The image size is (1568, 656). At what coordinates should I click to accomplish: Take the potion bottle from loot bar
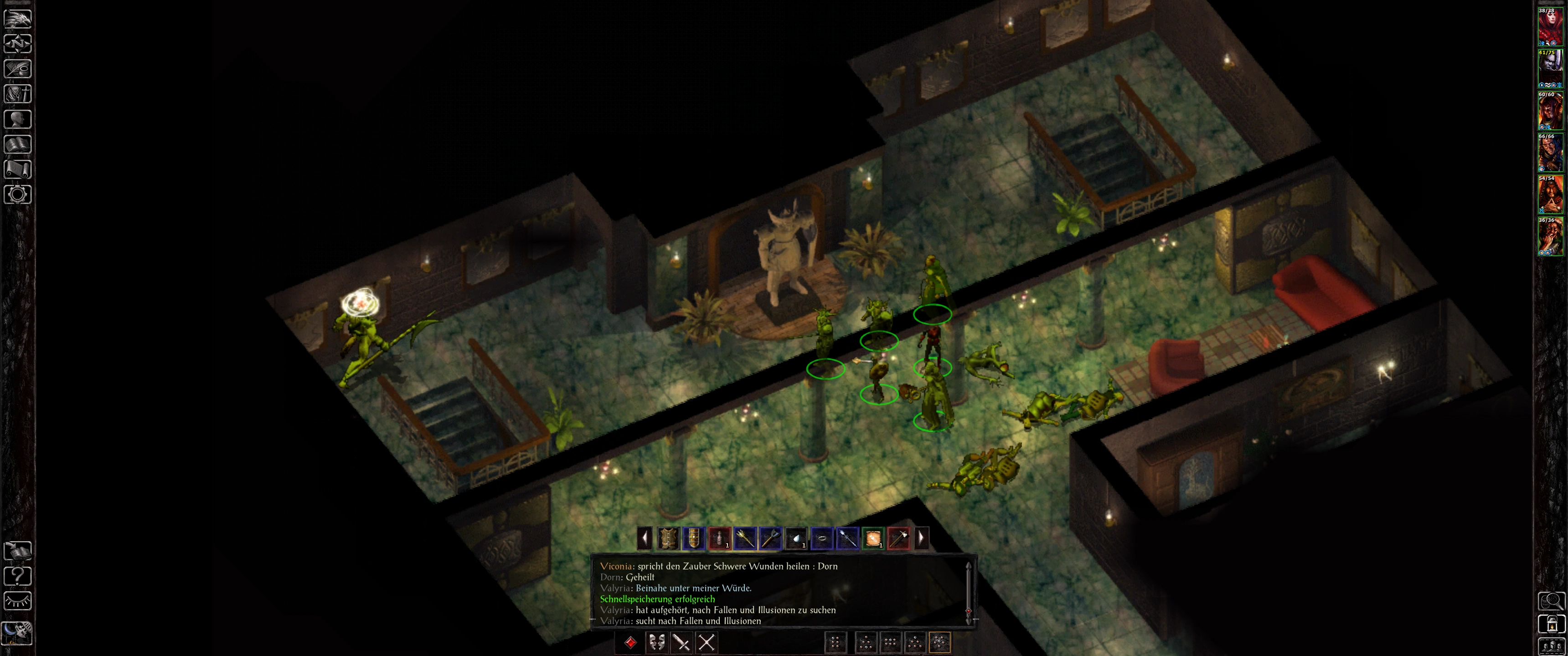click(719, 538)
